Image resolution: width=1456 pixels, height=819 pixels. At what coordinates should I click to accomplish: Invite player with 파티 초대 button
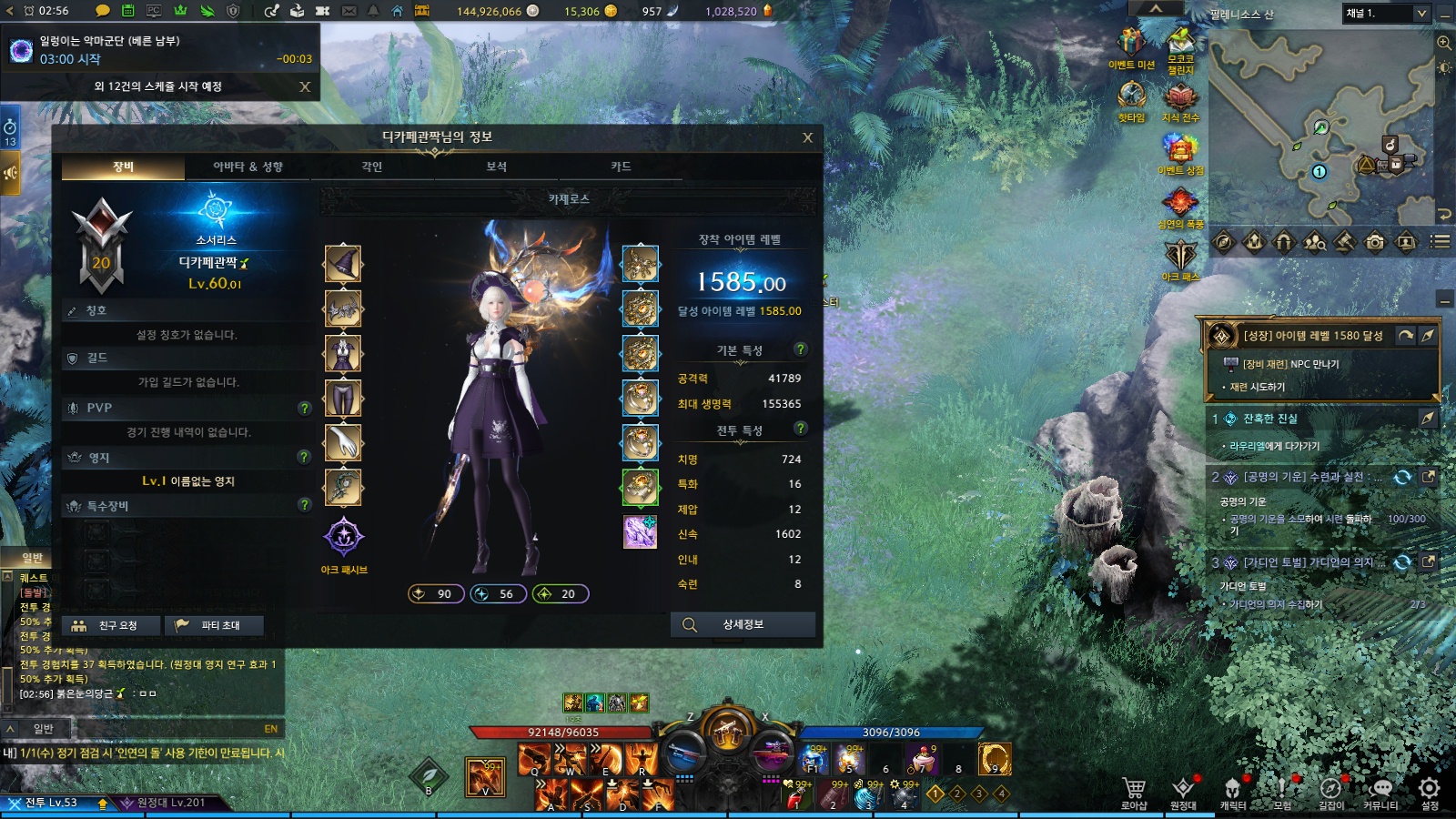215,626
